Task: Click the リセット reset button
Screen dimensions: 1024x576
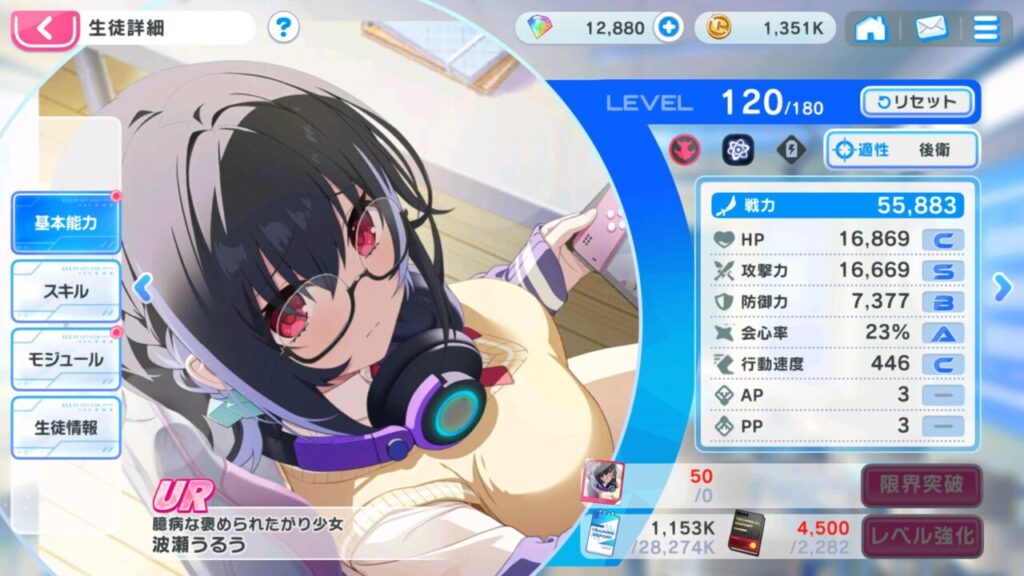Action: (916, 101)
